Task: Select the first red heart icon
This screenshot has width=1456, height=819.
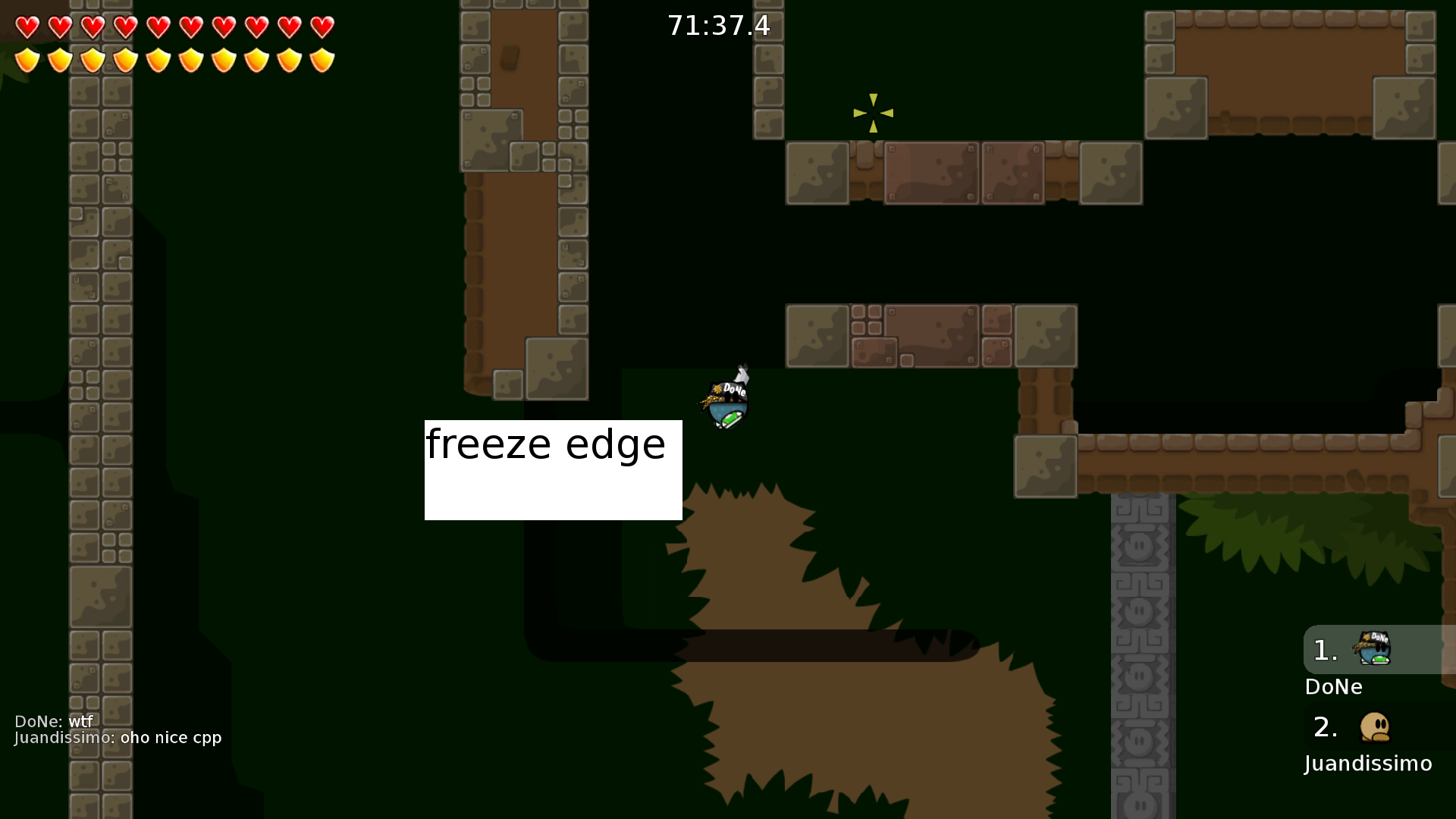Action: tap(27, 27)
